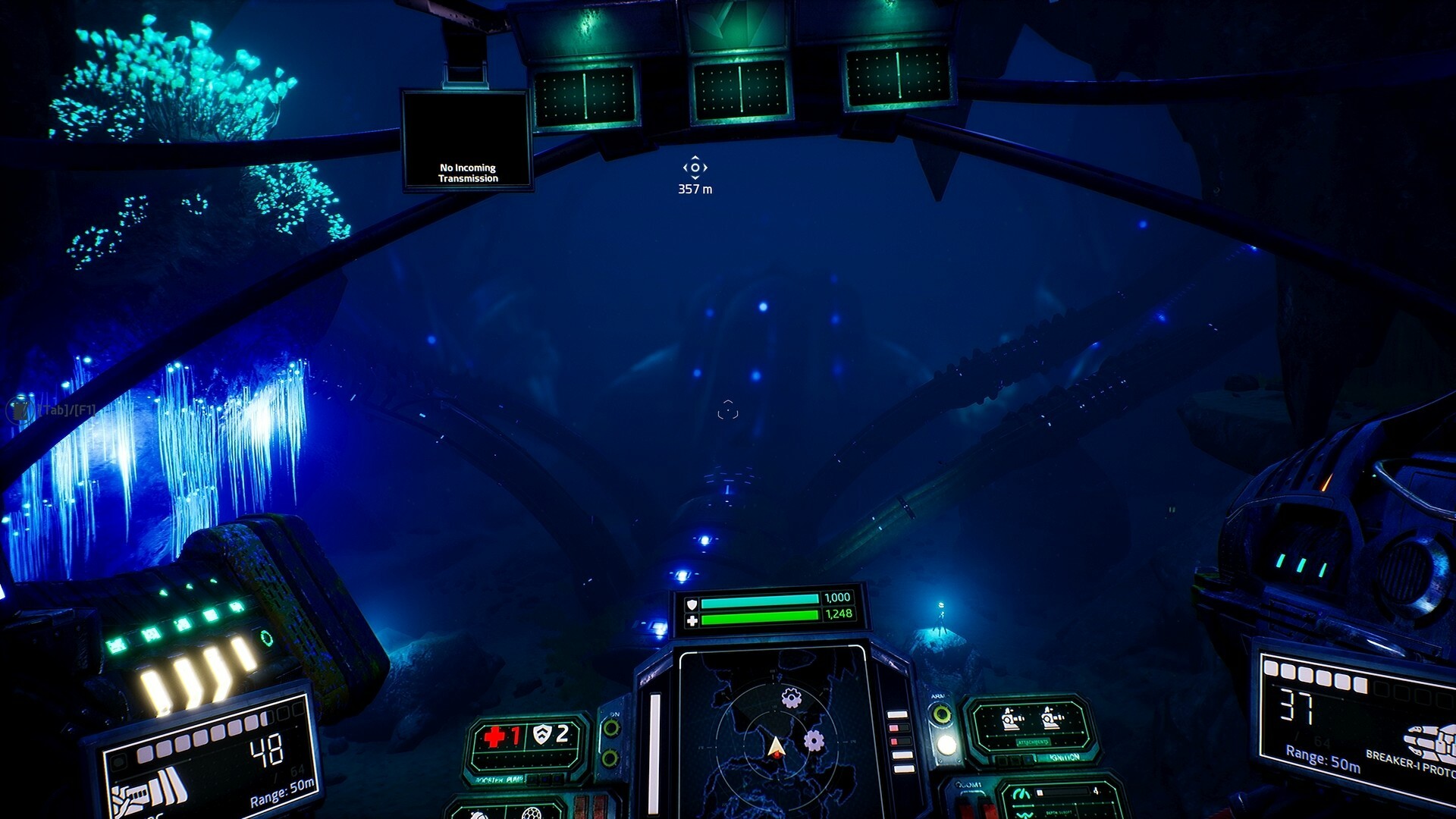Flip the upper ON knob beside the radar
Screen dimensions: 1456x819
coord(610,728)
